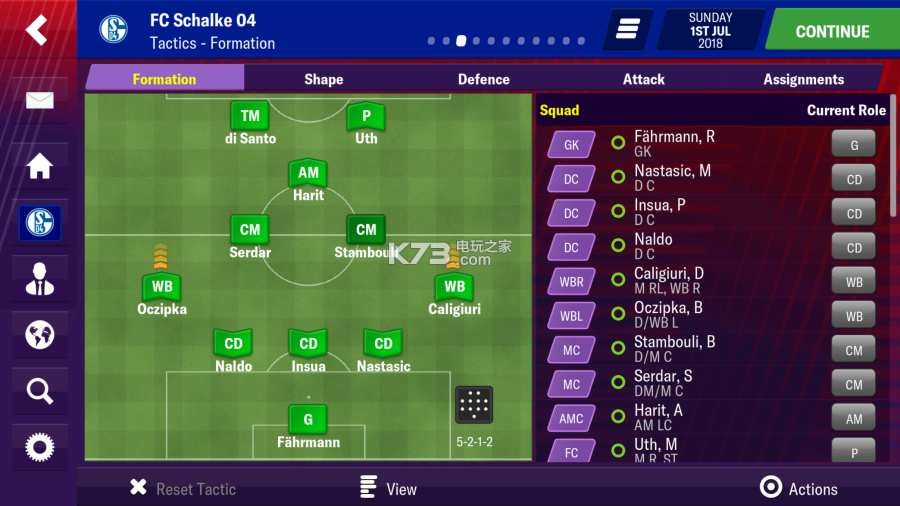Open the world globe icon
The image size is (900, 506).
(x=39, y=335)
